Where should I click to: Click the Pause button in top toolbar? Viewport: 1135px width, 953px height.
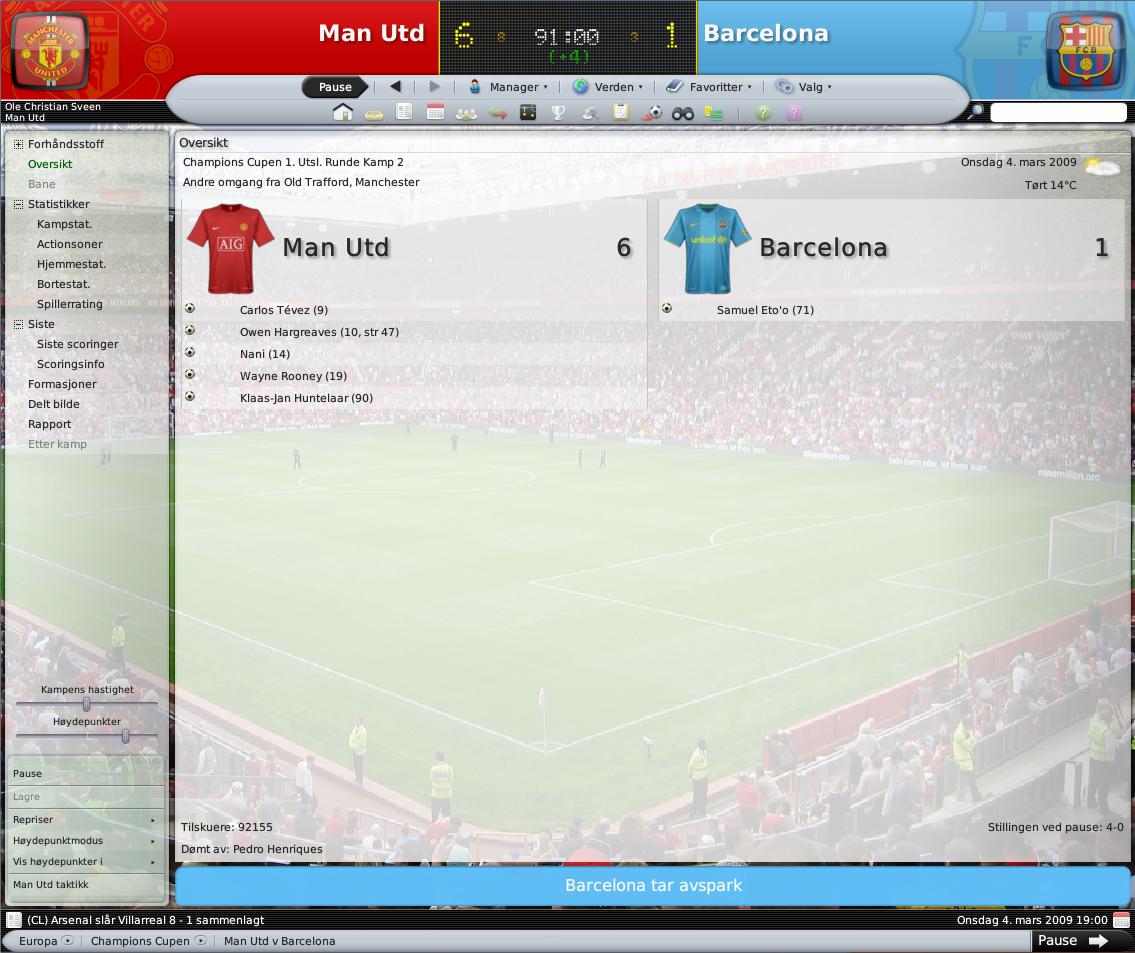tap(335, 87)
